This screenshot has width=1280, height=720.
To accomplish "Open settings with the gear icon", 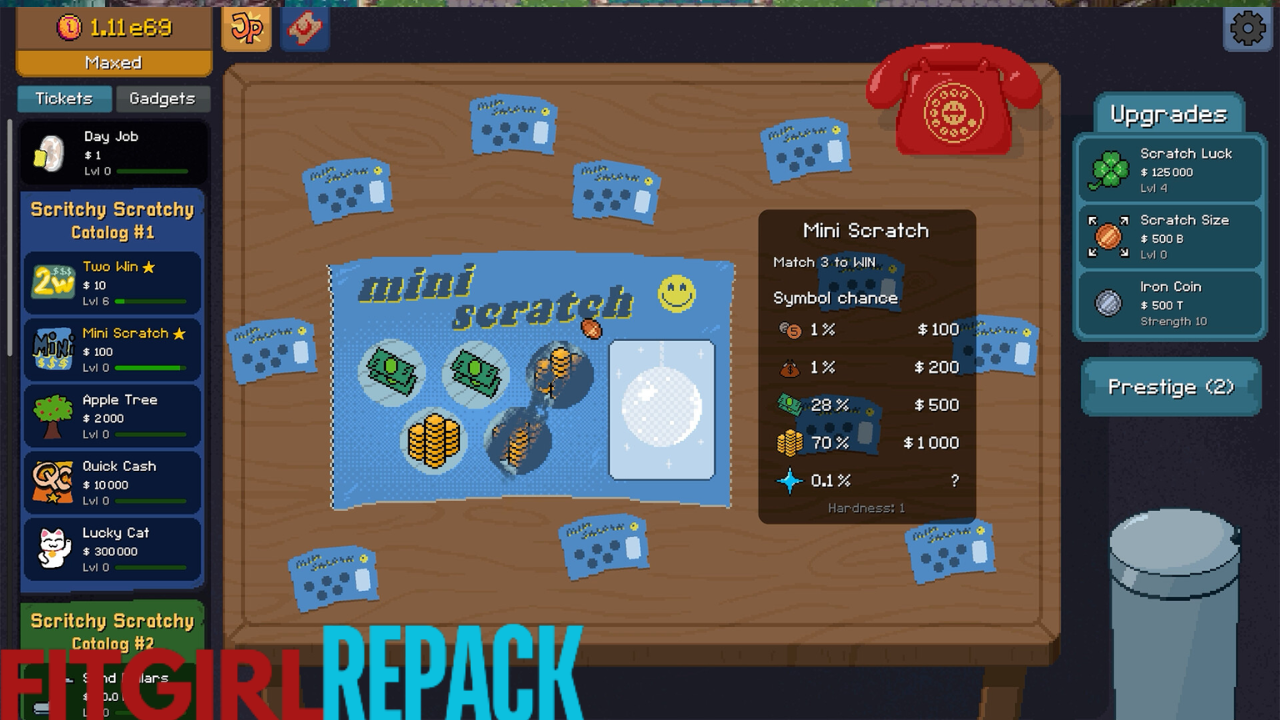I will tap(1247, 29).
